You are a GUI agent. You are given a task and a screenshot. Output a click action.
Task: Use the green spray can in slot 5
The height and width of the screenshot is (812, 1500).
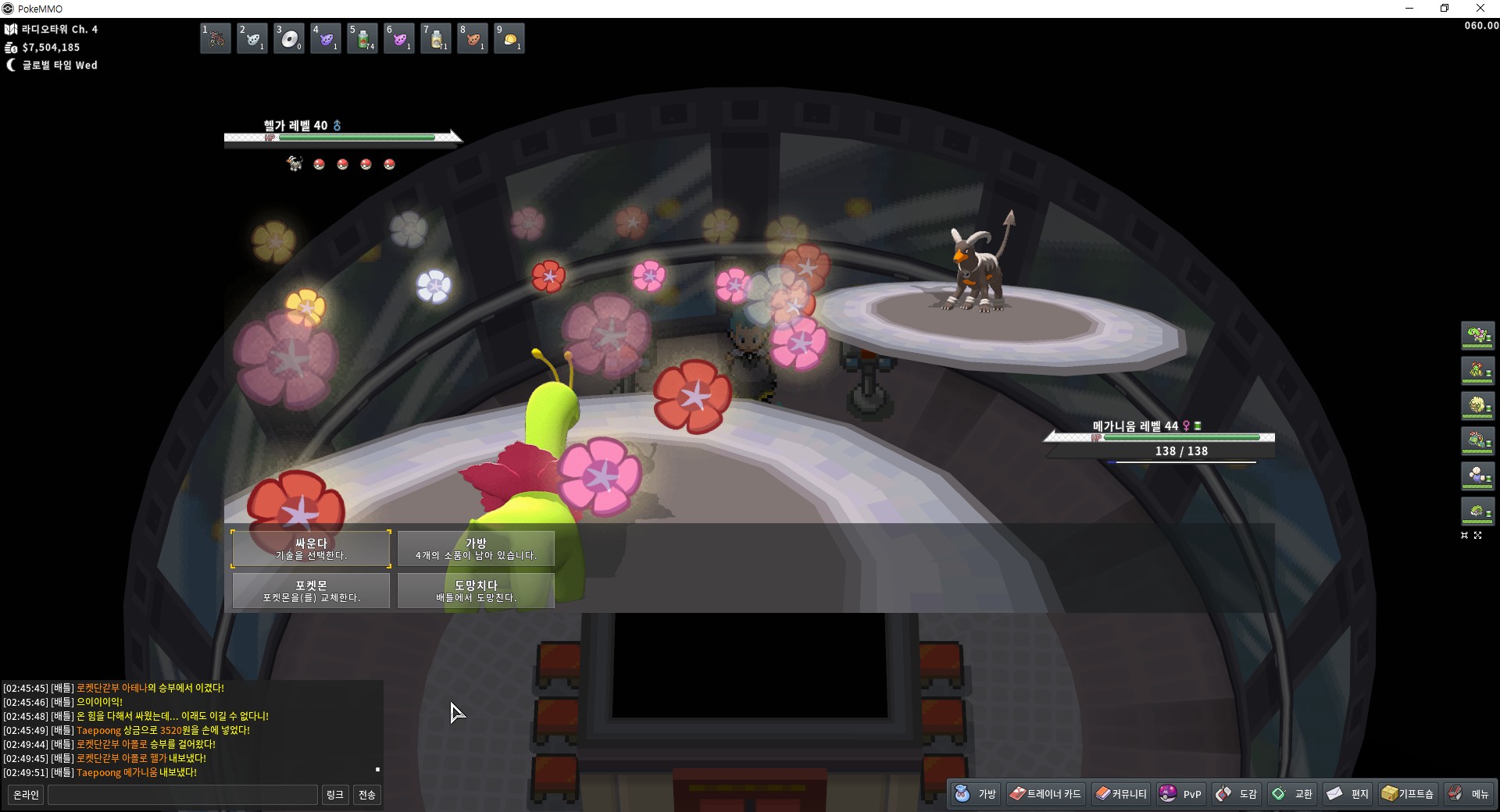362,38
